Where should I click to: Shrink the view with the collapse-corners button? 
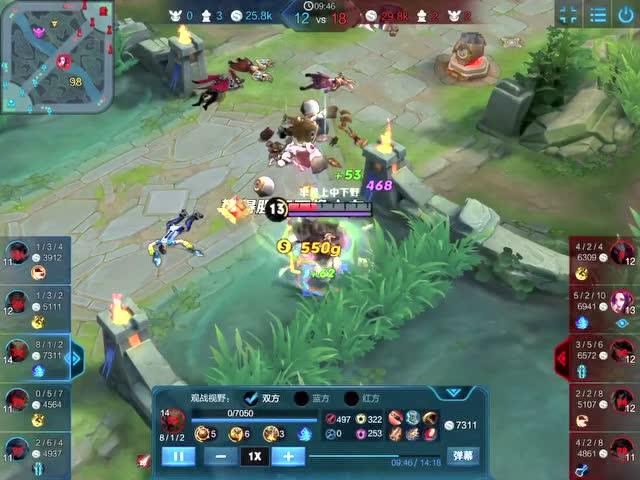click(x=568, y=15)
